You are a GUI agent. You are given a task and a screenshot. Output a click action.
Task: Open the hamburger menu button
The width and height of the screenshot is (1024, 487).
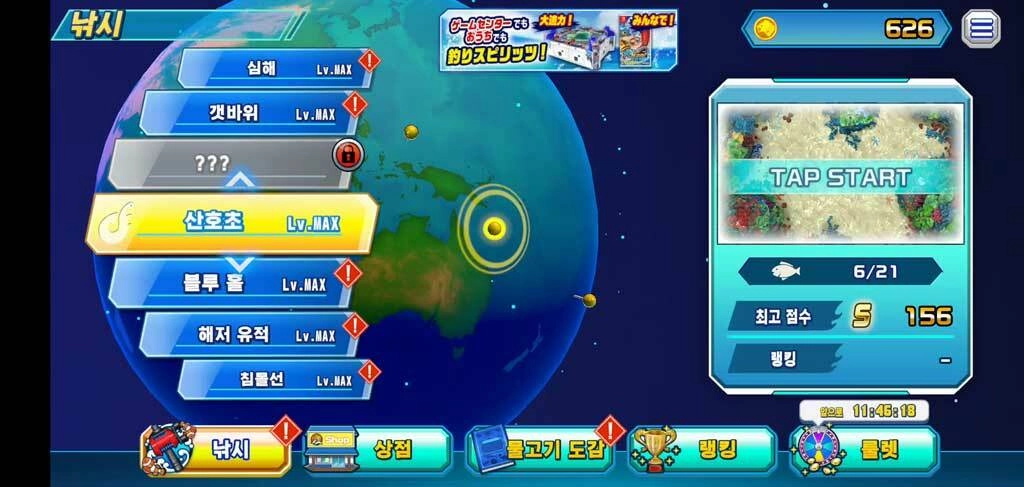[981, 28]
